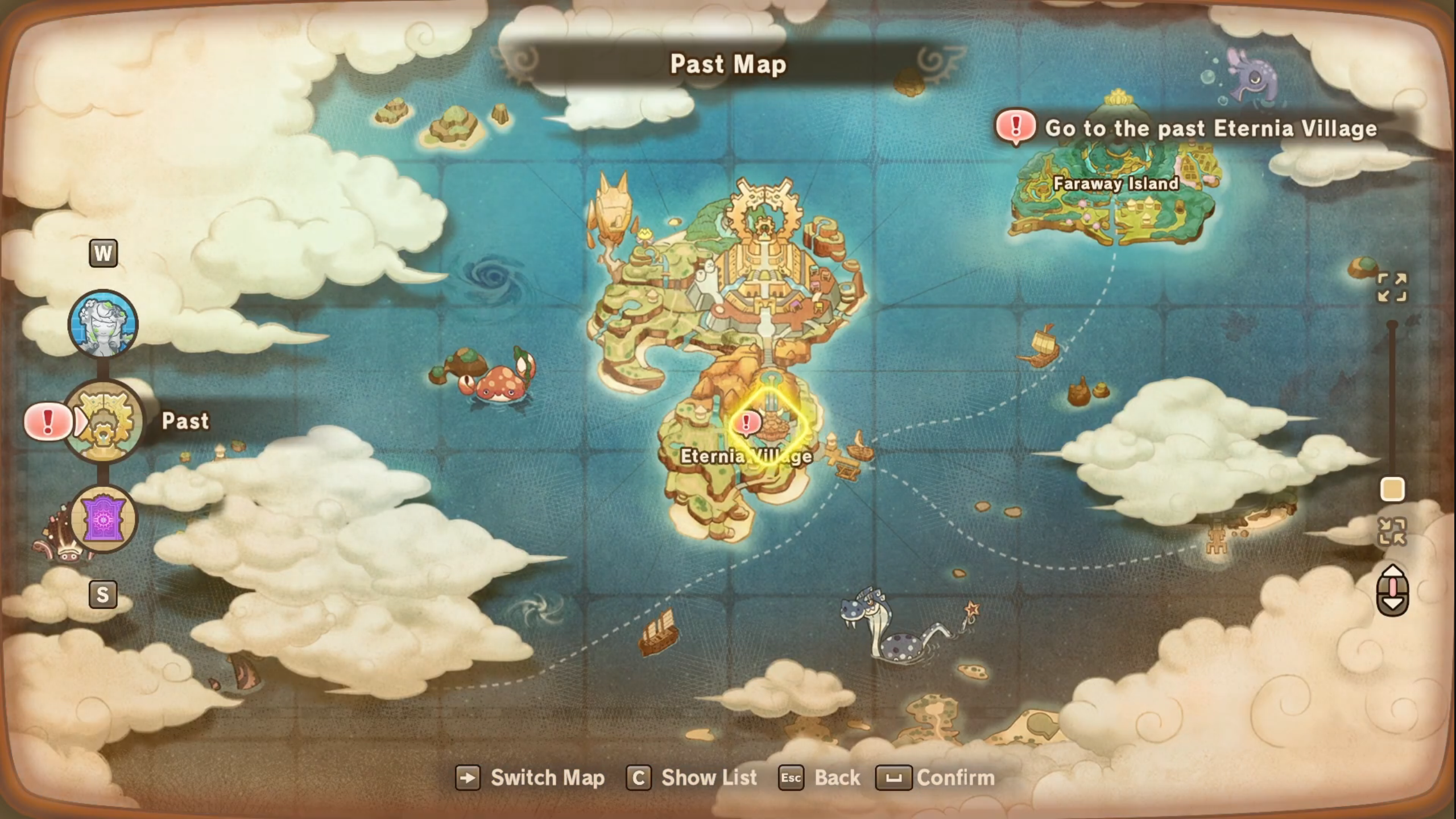Choose Faraway Island on the map
This screenshot has width=1456, height=819.
pos(1115,184)
